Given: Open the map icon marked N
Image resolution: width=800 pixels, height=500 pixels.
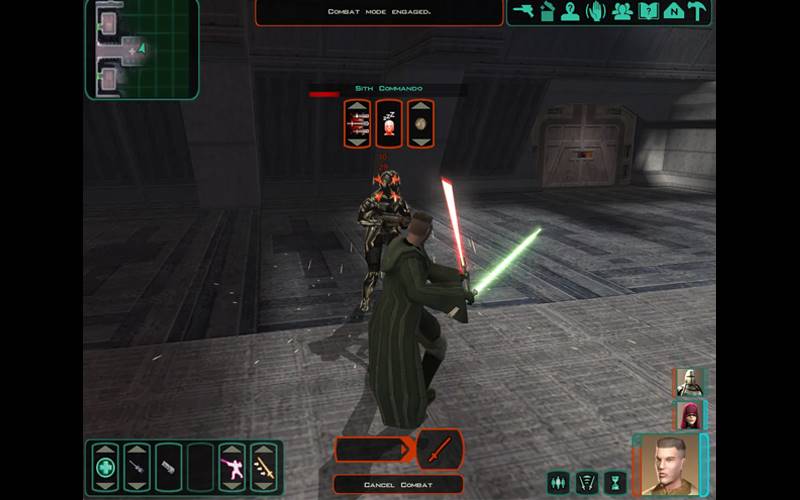Looking at the screenshot, I should click(674, 12).
